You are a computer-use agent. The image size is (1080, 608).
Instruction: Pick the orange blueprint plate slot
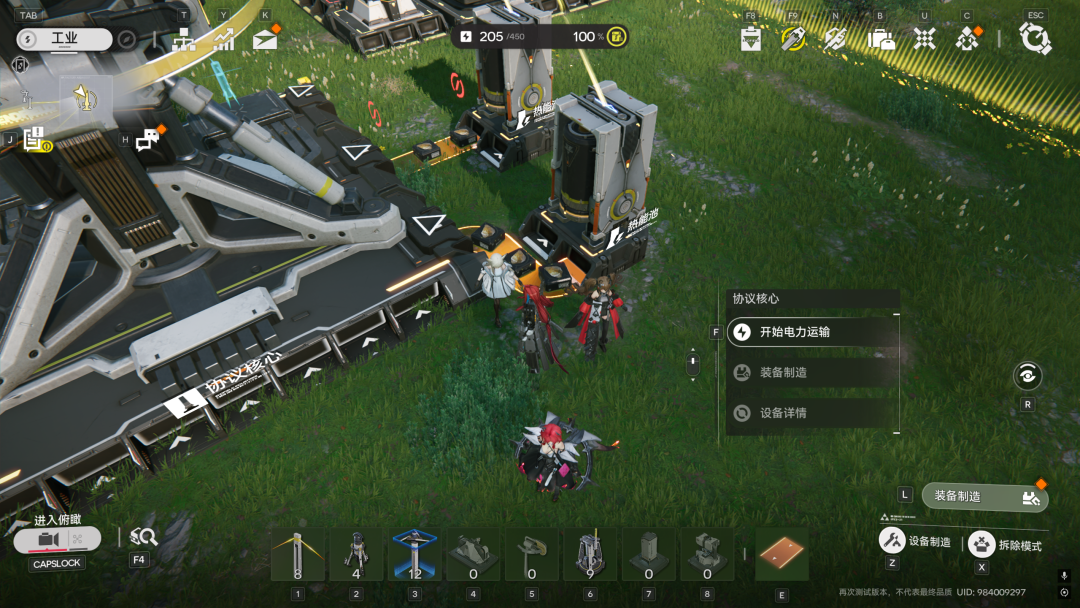pos(781,555)
